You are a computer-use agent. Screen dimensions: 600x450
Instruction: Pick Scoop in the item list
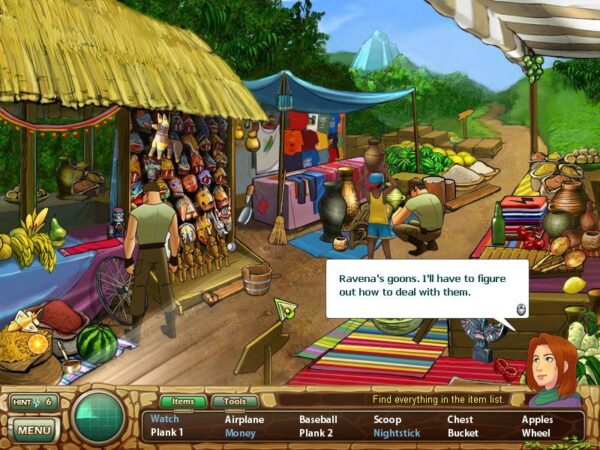click(x=387, y=420)
